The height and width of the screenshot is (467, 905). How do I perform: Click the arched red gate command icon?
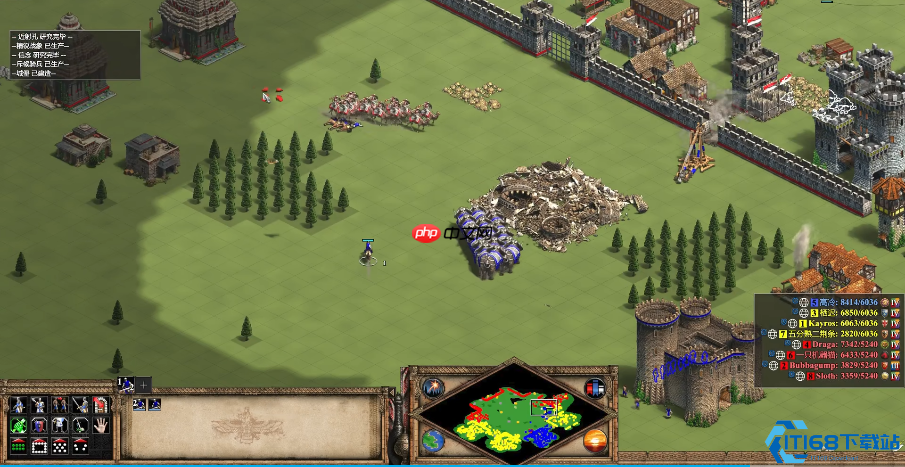(100, 405)
